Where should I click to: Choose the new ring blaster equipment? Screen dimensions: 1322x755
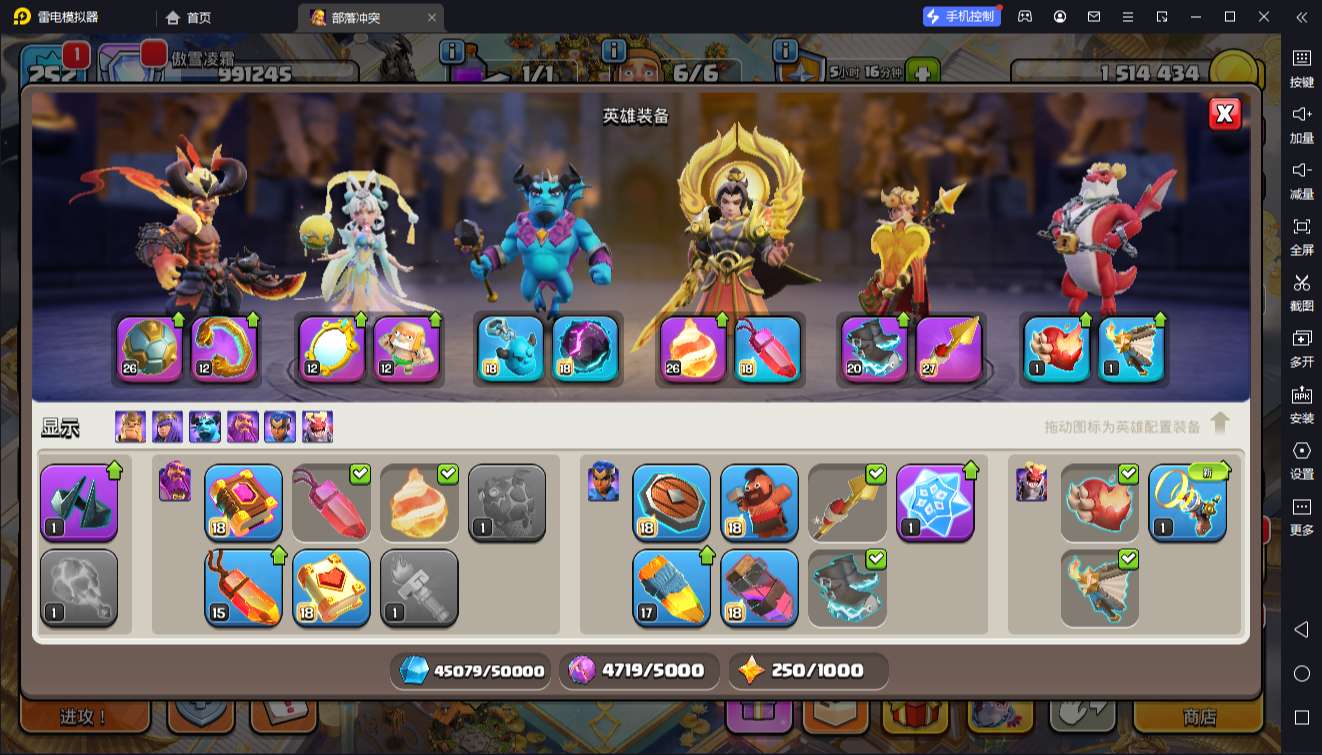[x=1187, y=501]
